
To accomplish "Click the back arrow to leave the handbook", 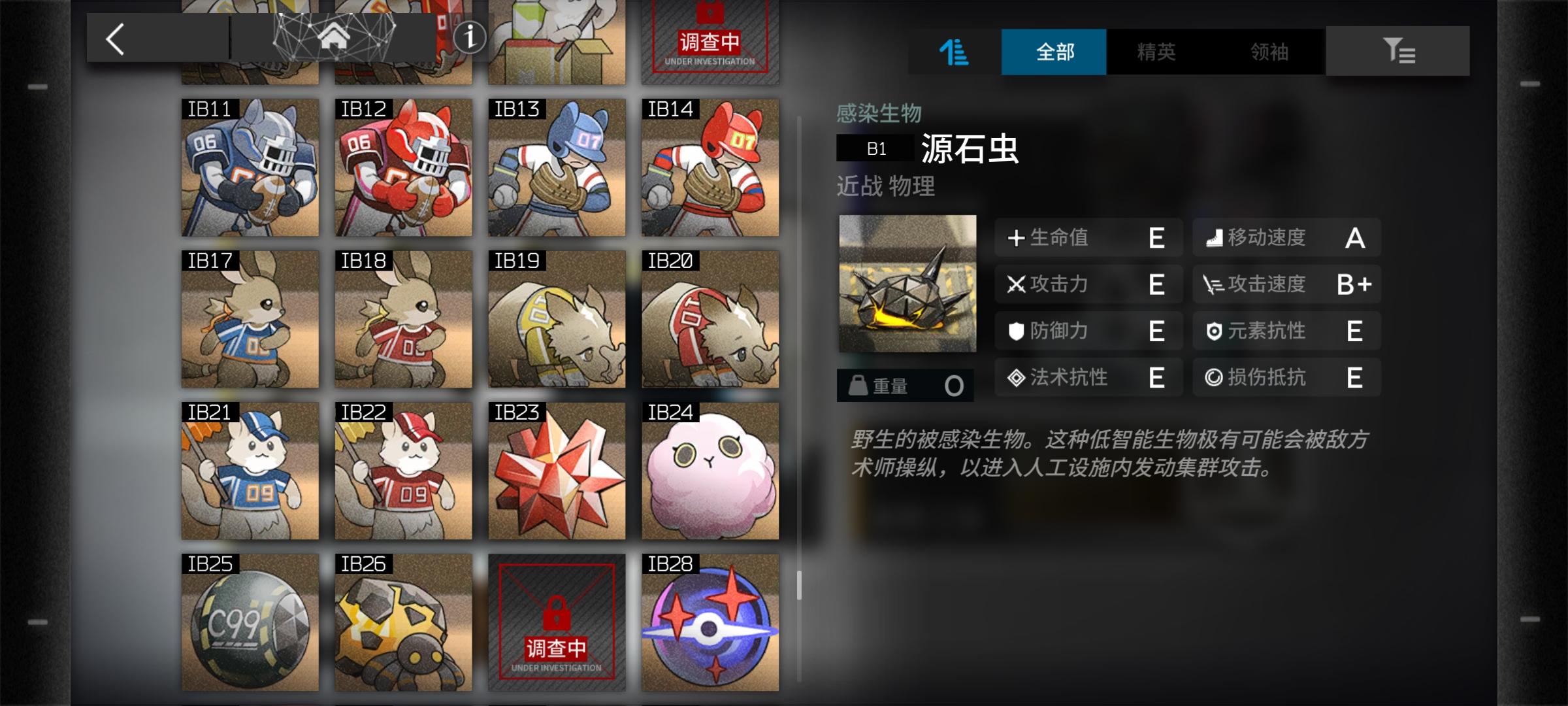I will coord(114,38).
